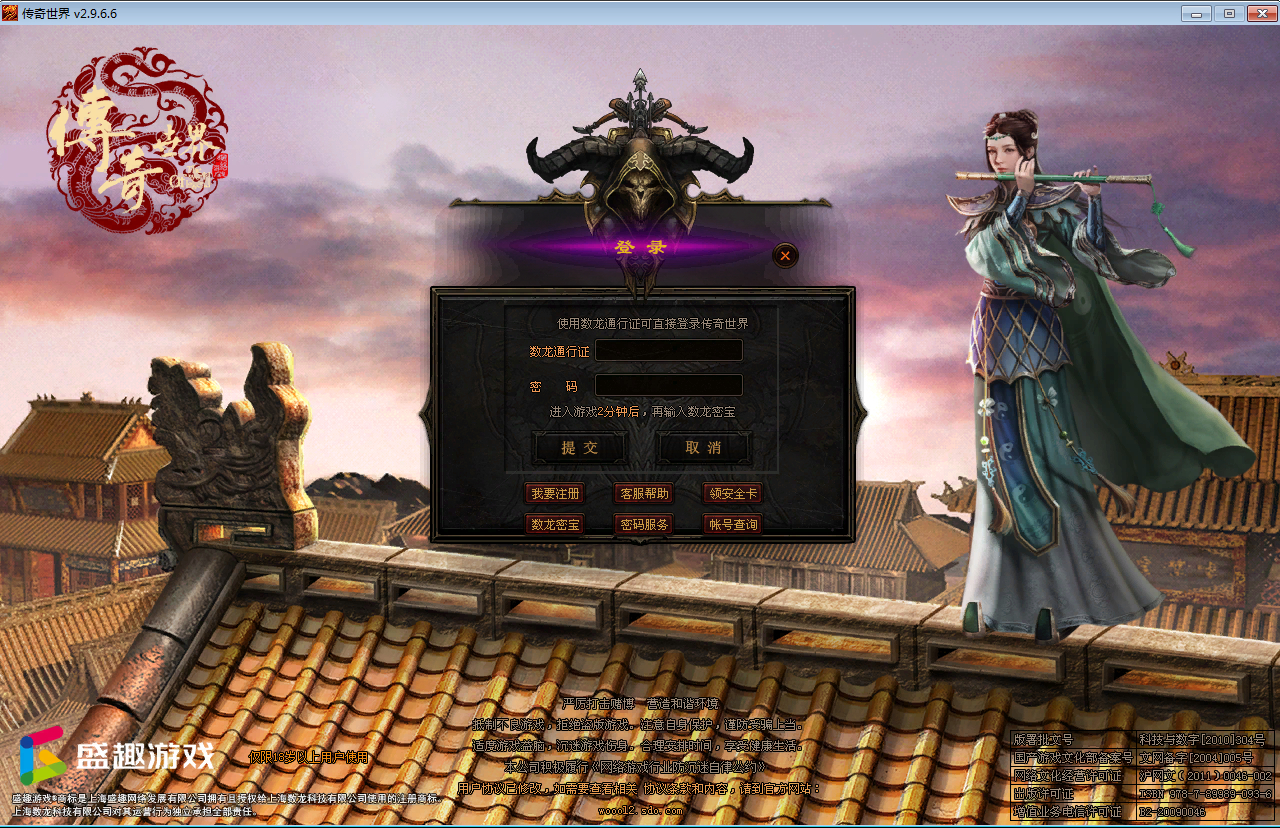Click the 数龙通行证 account input field
Viewport: 1280px width, 828px height.
pyautogui.click(x=668, y=350)
